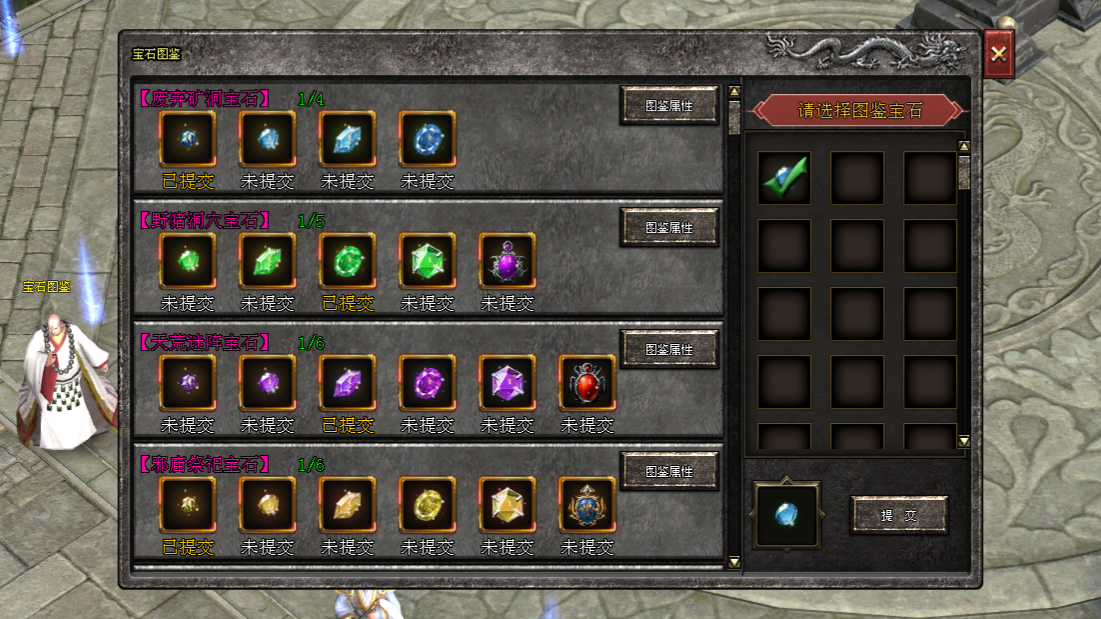
Task: Submit the selected gem with 提交
Action: (x=898, y=515)
